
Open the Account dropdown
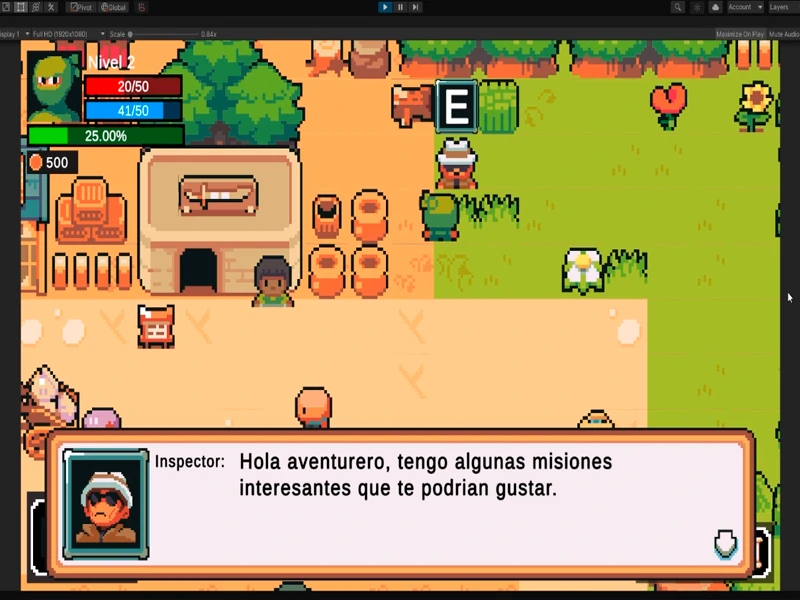click(745, 7)
